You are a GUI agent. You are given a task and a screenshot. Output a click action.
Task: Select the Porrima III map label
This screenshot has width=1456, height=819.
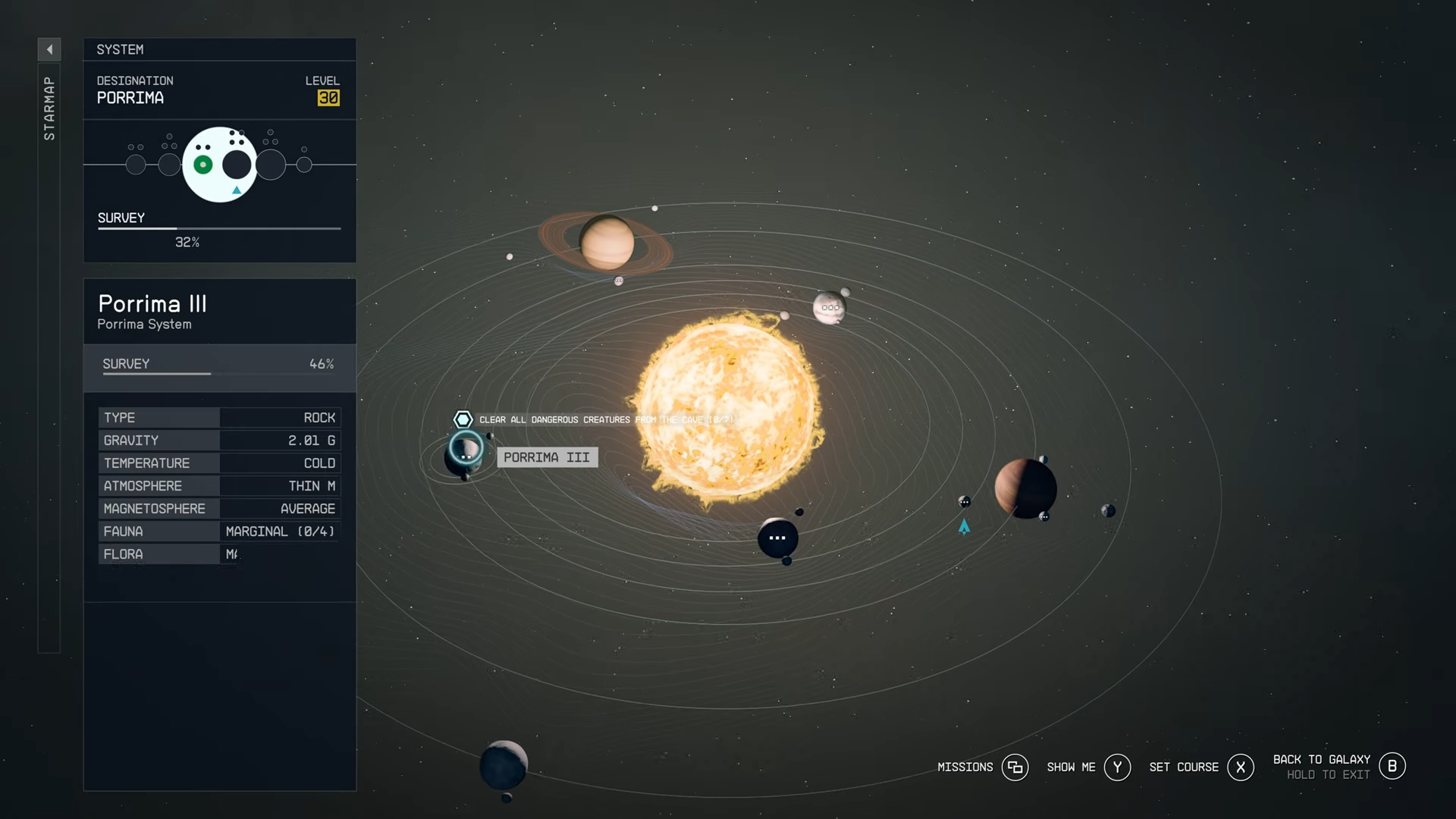pos(547,457)
